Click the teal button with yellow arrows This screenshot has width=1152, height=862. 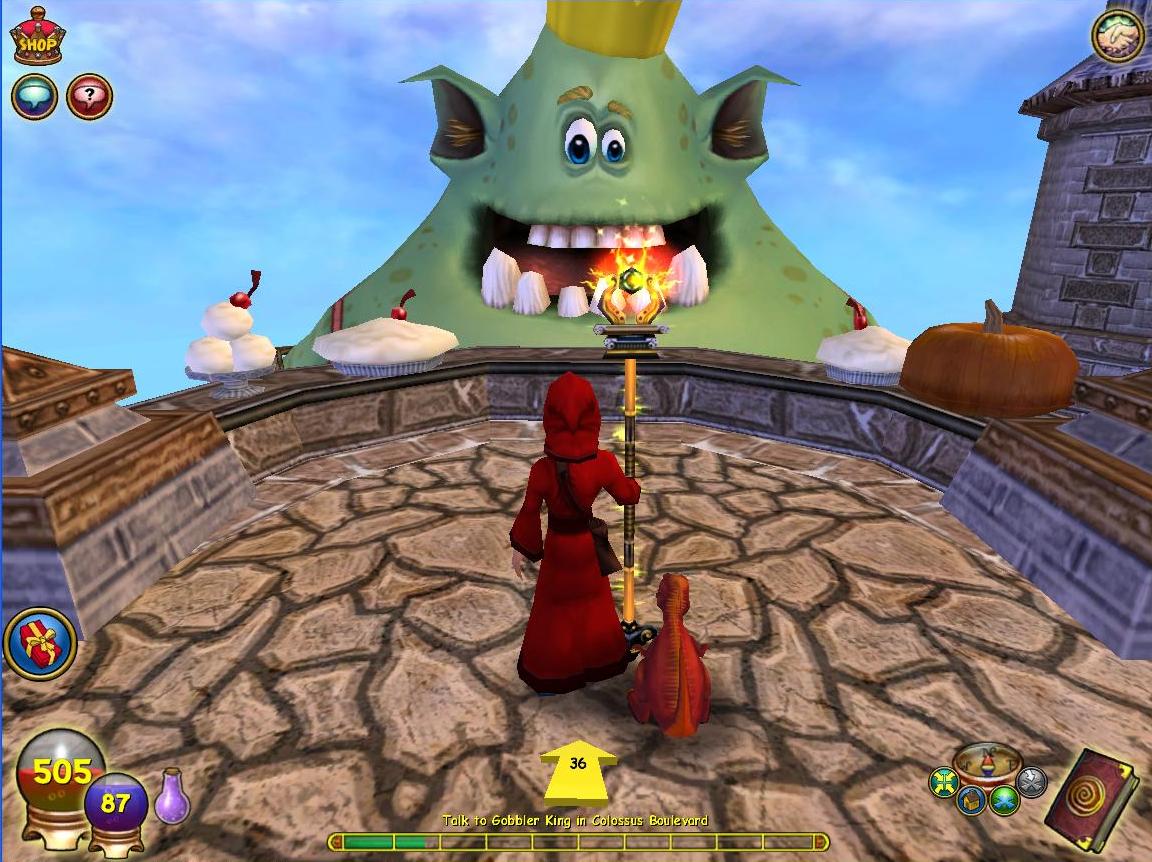click(x=944, y=782)
